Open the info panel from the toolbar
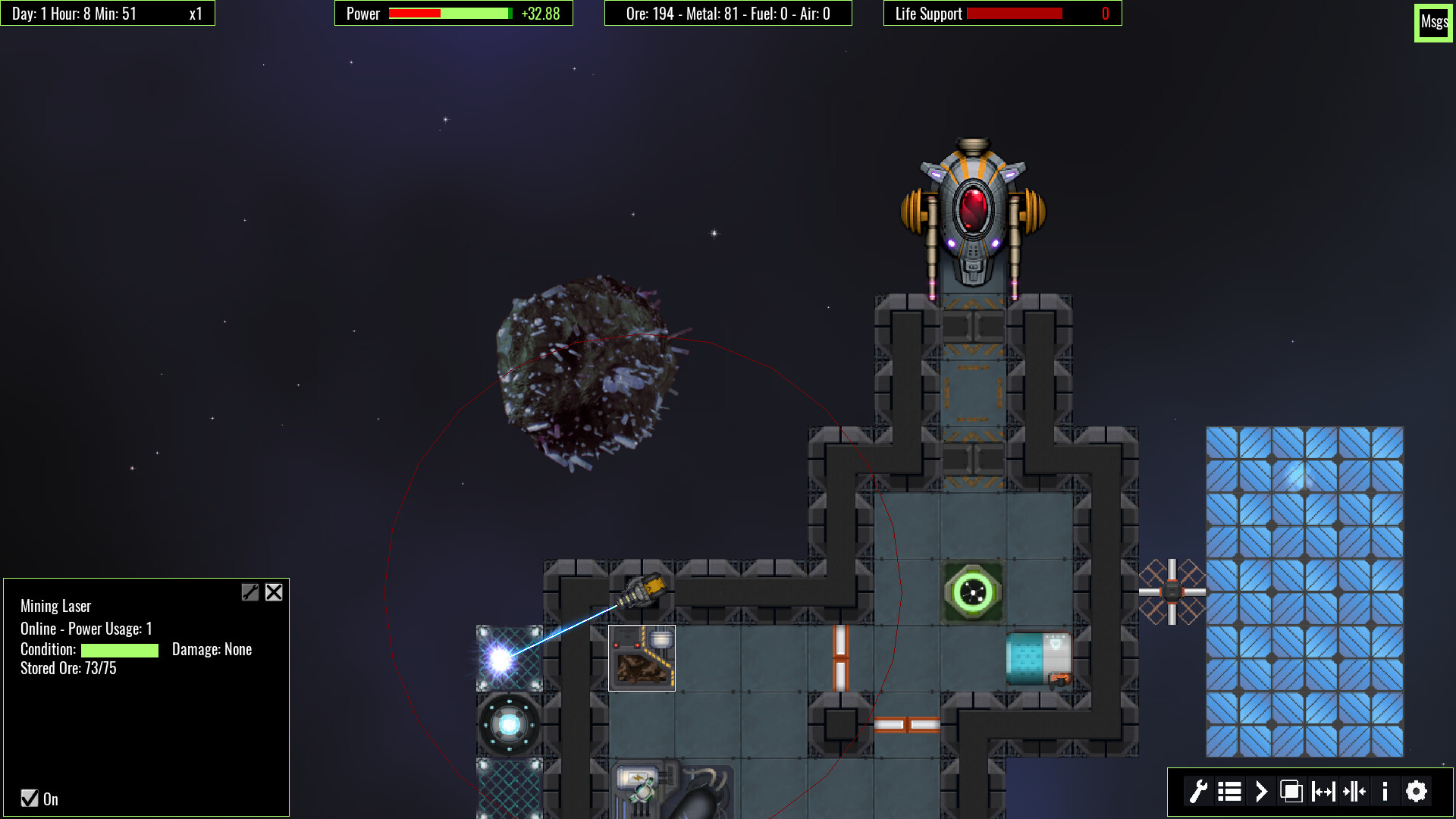 point(1385,791)
